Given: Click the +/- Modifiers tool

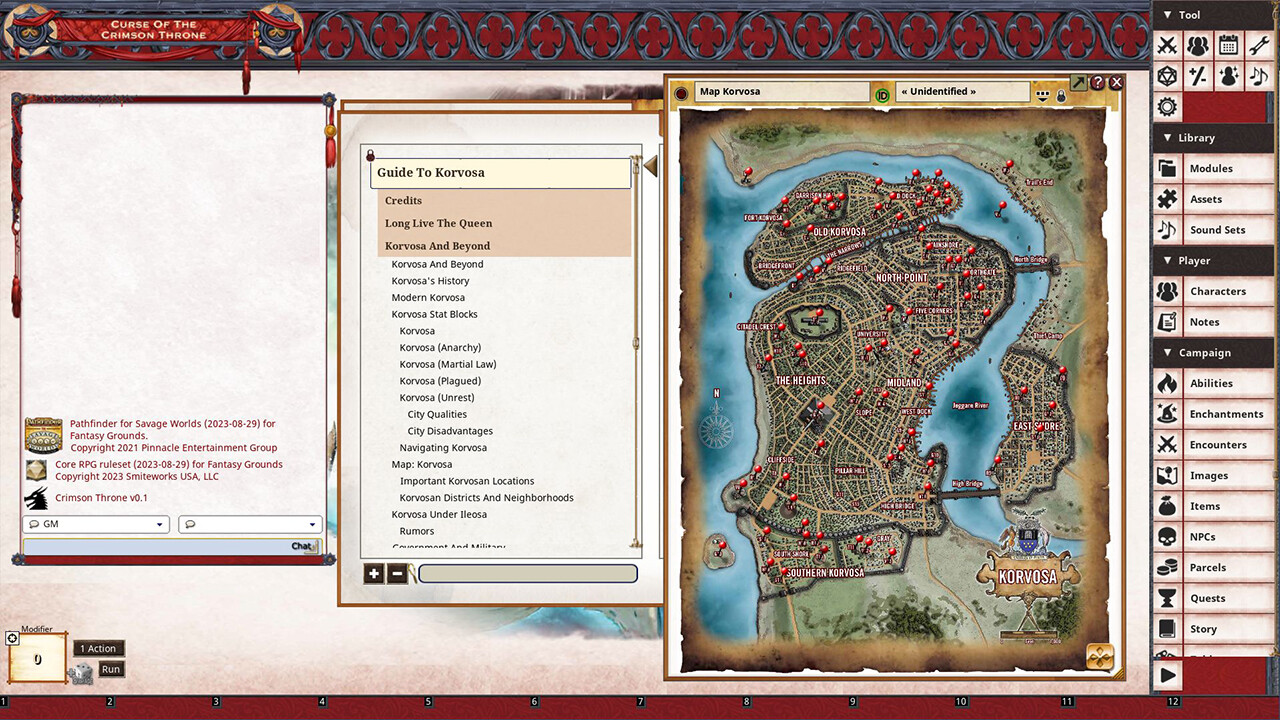Looking at the screenshot, I should pos(1197,76).
